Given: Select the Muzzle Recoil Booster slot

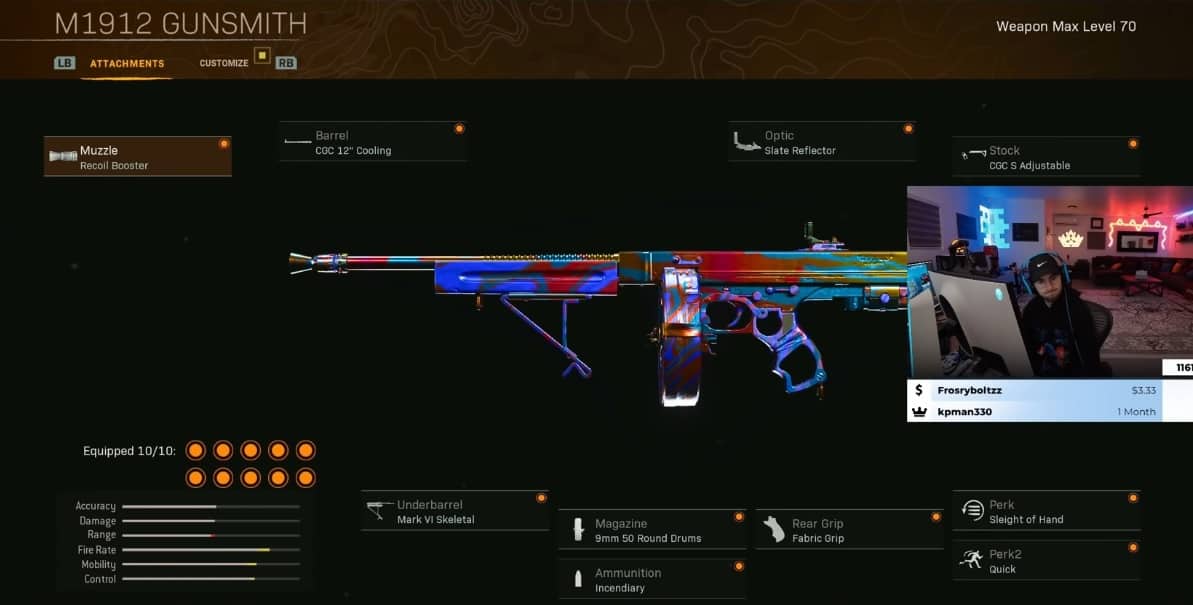Looking at the screenshot, I should [137, 157].
